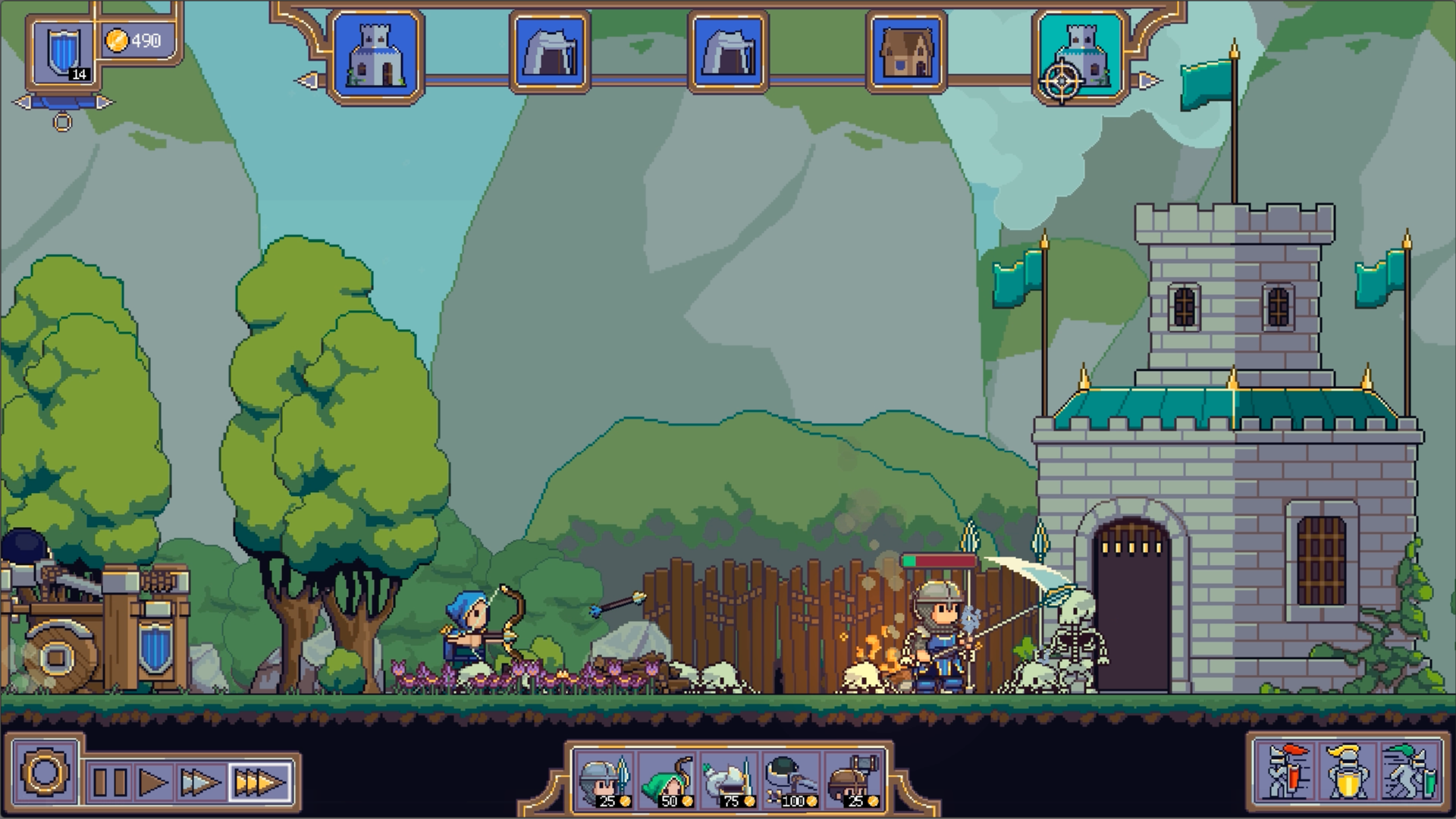
Task: Pause the game
Action: 110,782
